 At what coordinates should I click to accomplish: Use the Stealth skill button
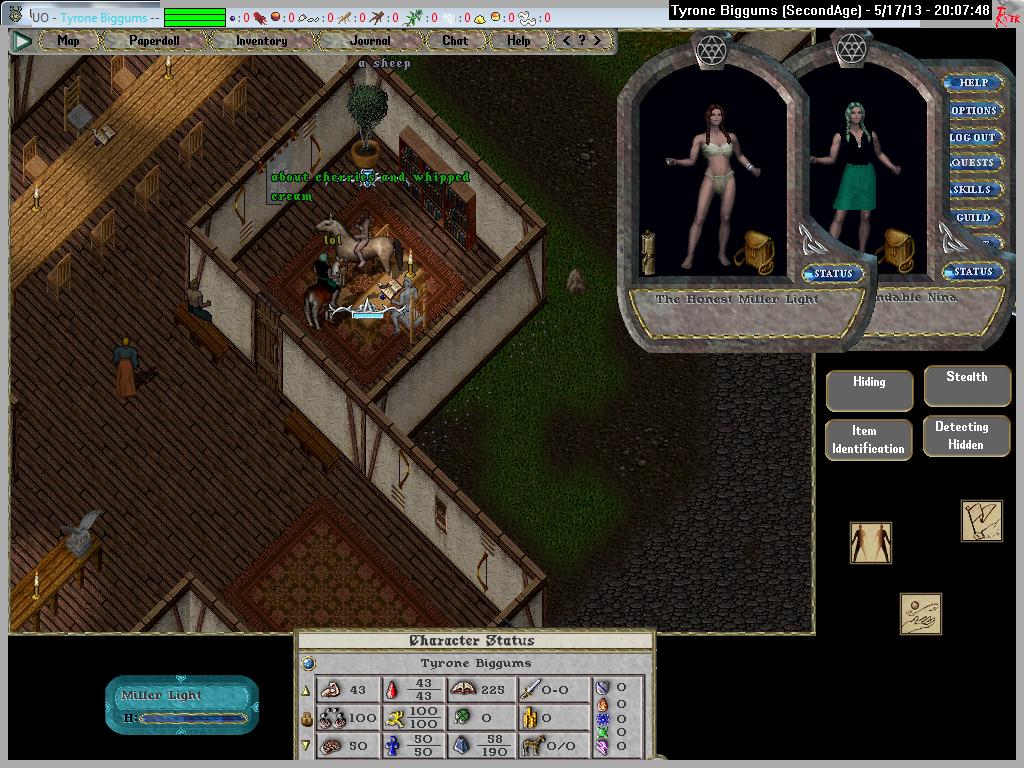(966, 384)
